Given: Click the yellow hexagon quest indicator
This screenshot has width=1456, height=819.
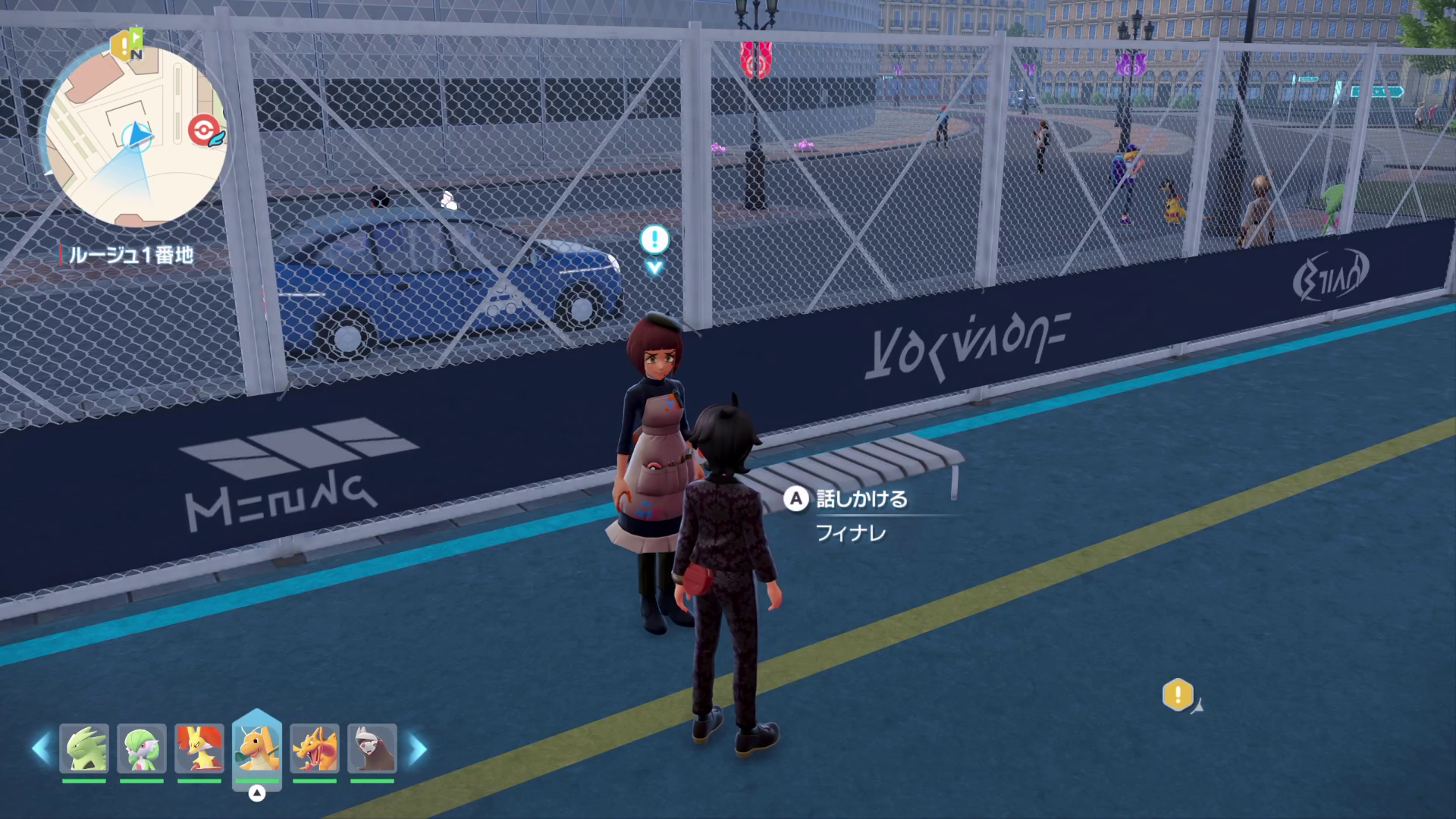Looking at the screenshot, I should (x=1178, y=695).
